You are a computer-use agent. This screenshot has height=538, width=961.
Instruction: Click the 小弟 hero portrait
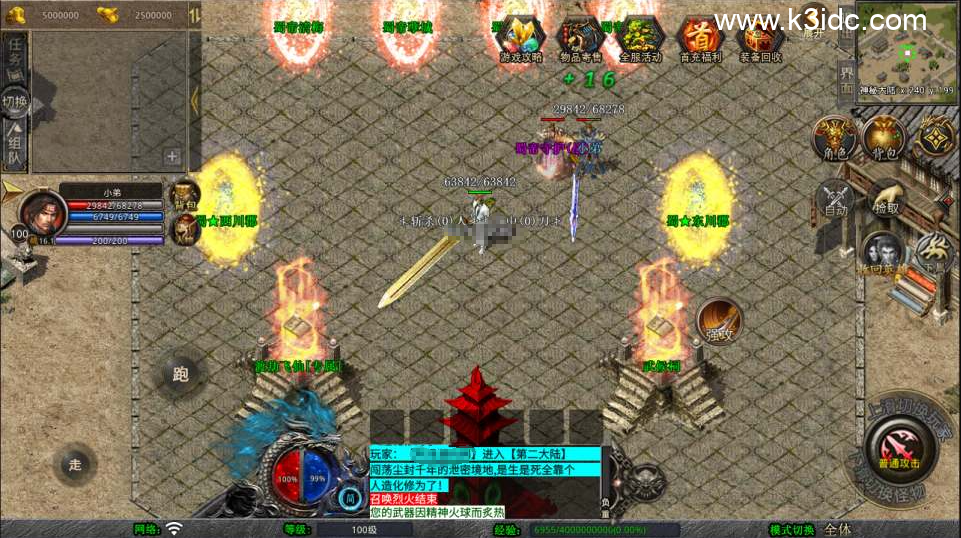click(x=42, y=212)
